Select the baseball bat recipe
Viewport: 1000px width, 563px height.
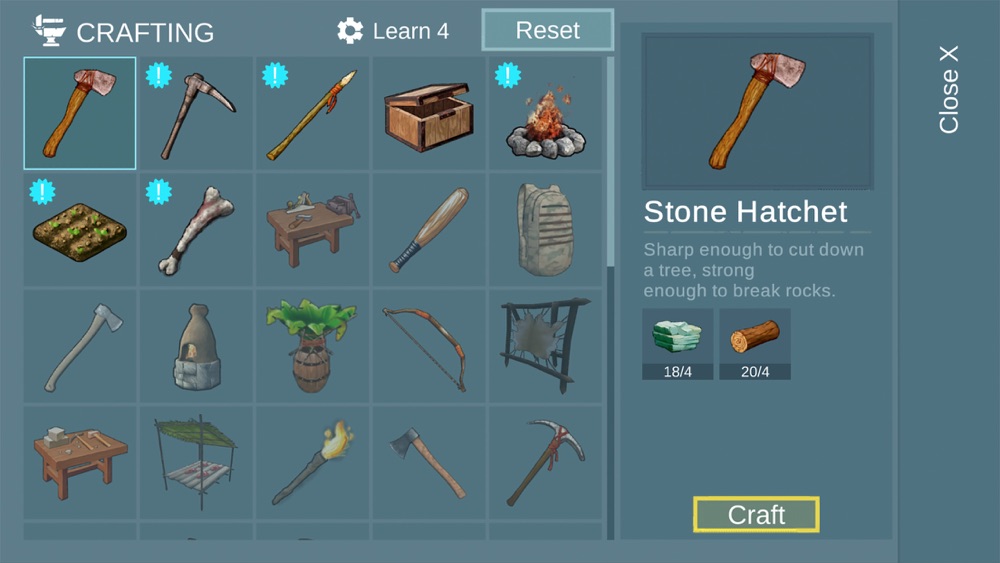tap(428, 230)
